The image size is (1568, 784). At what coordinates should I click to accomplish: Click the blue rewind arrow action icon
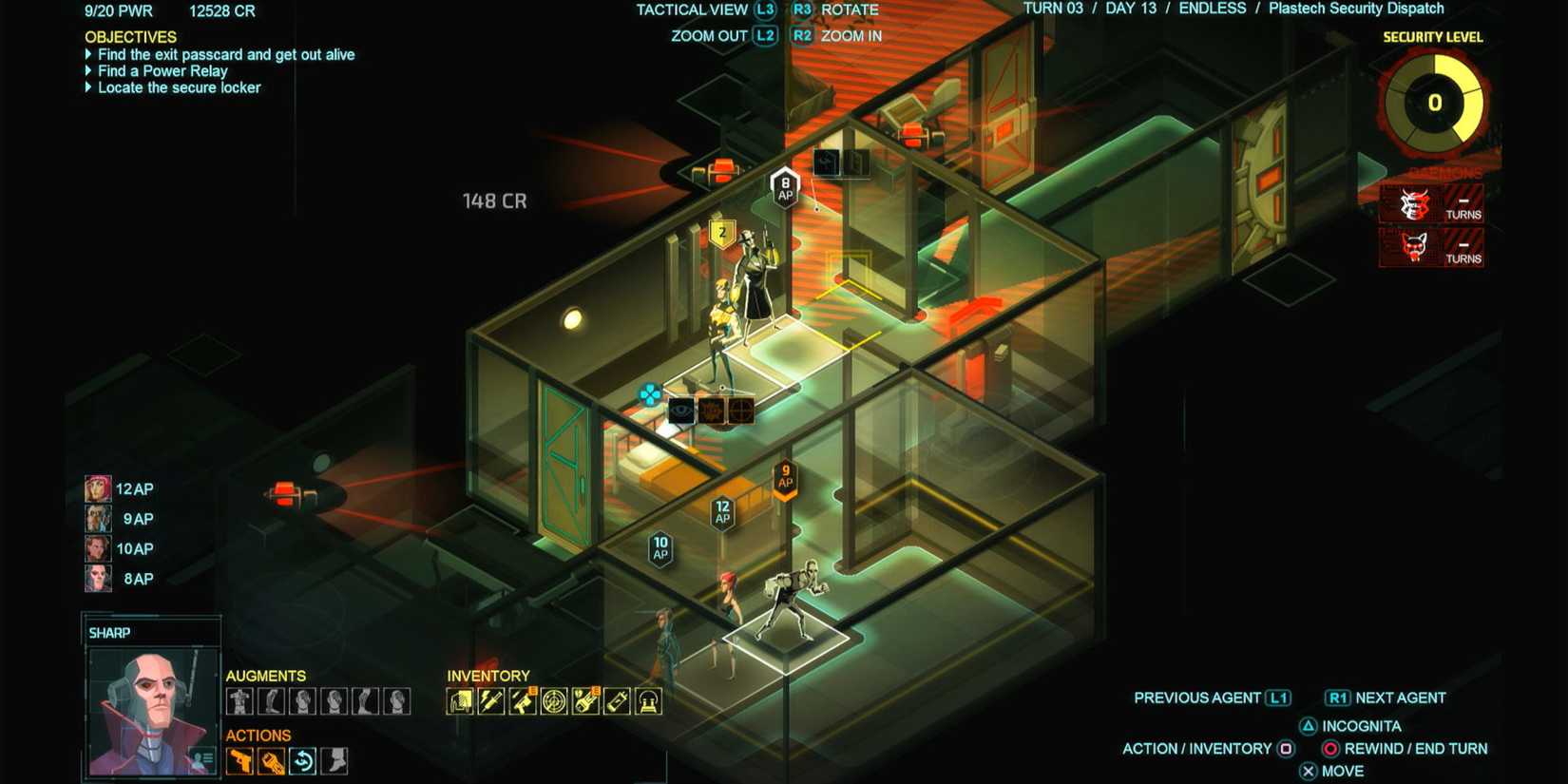tap(302, 761)
